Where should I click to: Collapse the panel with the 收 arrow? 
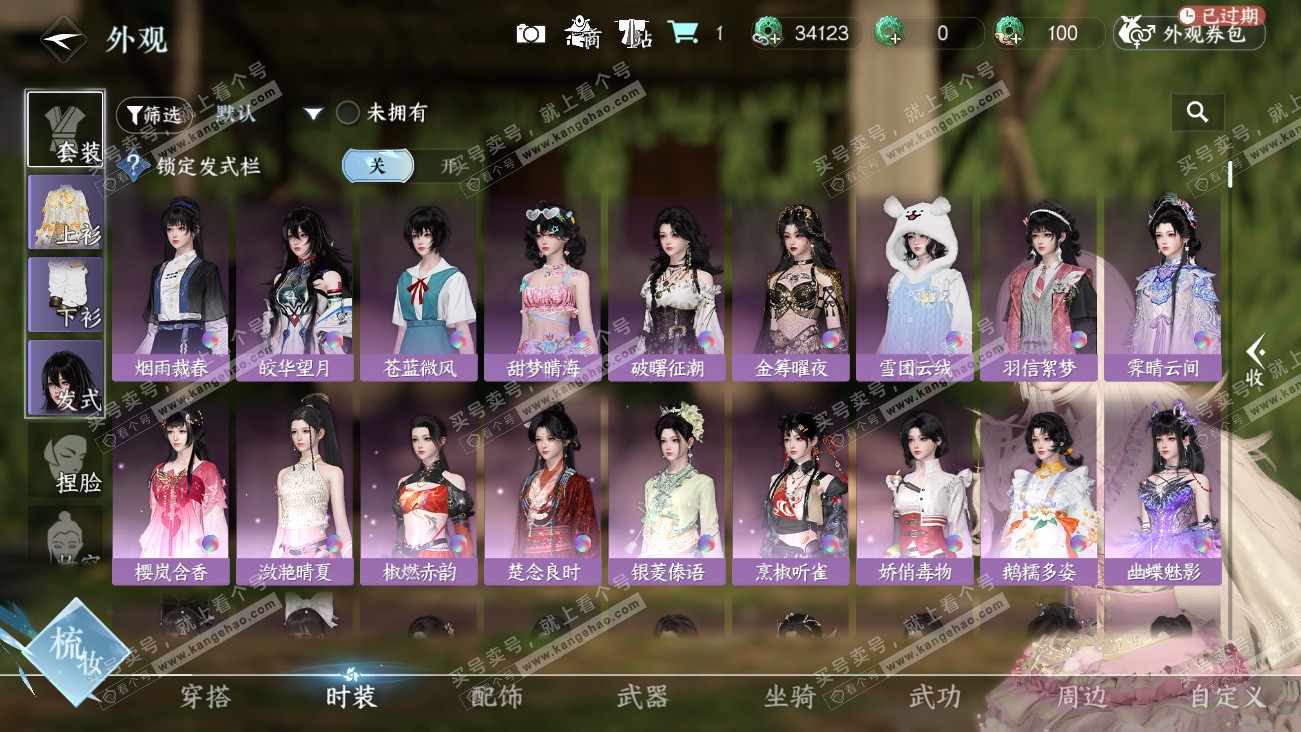pos(1256,360)
